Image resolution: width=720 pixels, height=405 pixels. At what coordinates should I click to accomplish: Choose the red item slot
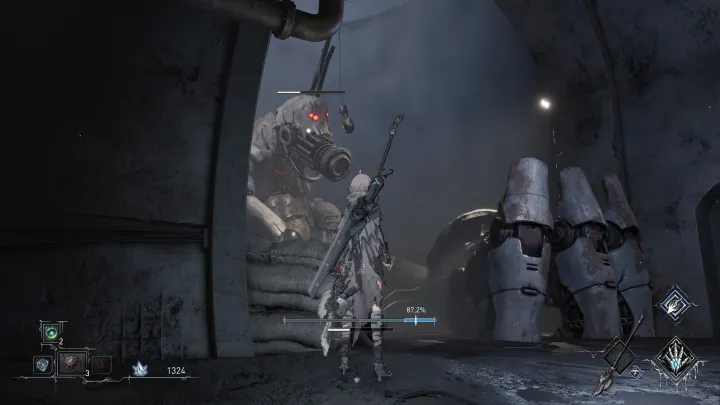[x=98, y=365]
